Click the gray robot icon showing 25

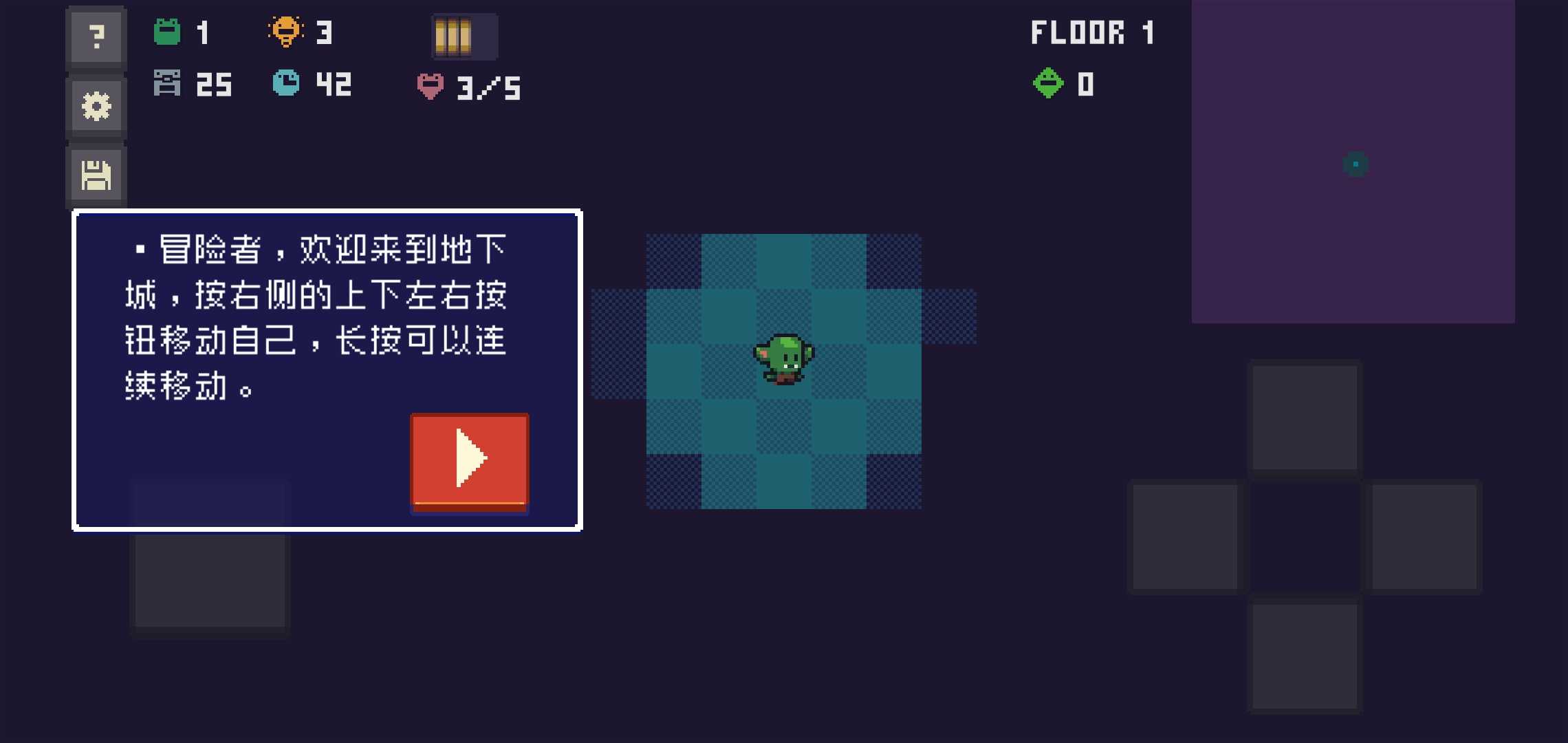(168, 84)
